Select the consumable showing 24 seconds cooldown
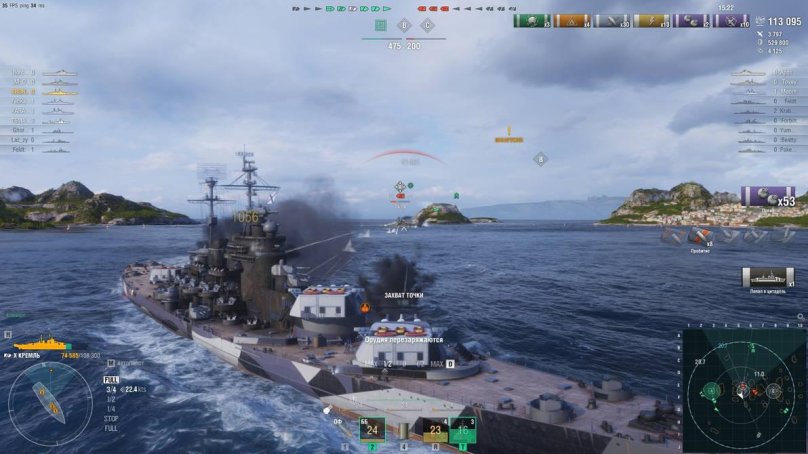This screenshot has width=808, height=454. [372, 430]
